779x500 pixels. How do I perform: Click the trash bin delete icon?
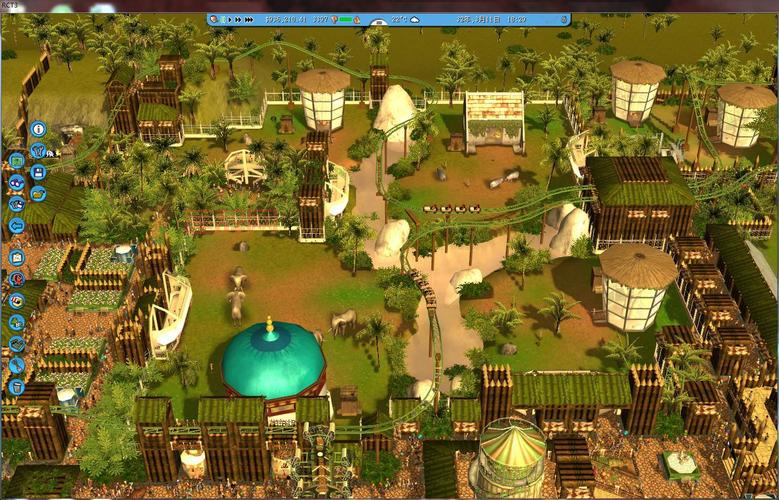point(16,386)
